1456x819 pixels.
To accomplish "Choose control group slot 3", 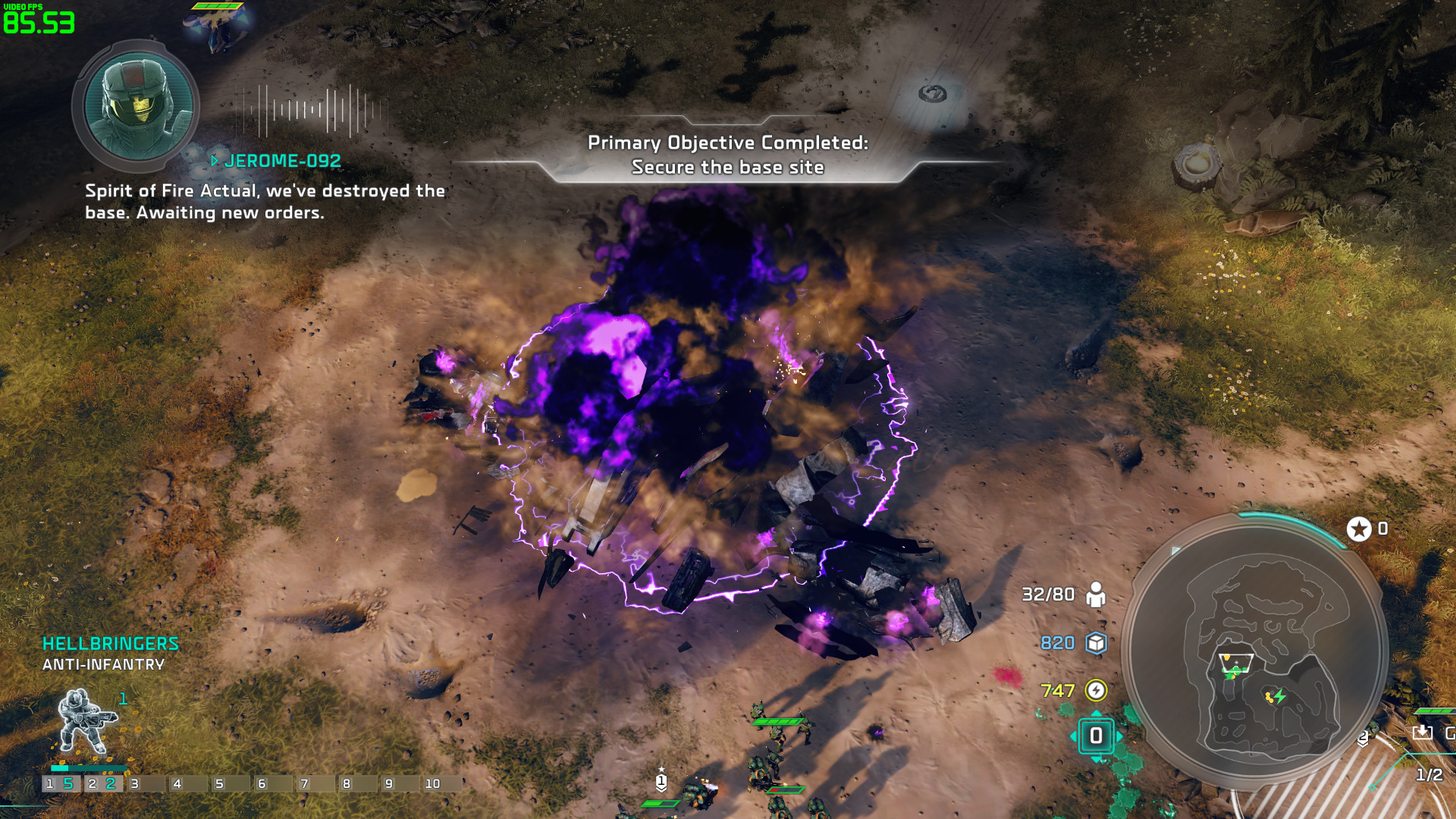I will coord(145,783).
